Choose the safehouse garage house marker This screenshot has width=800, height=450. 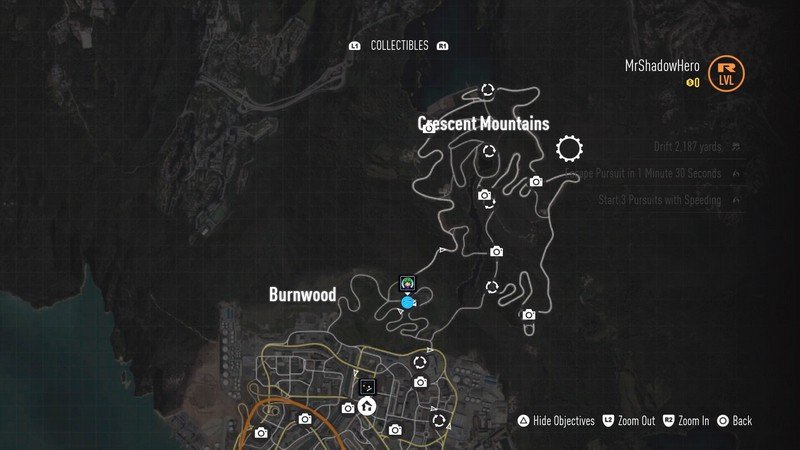click(367, 406)
